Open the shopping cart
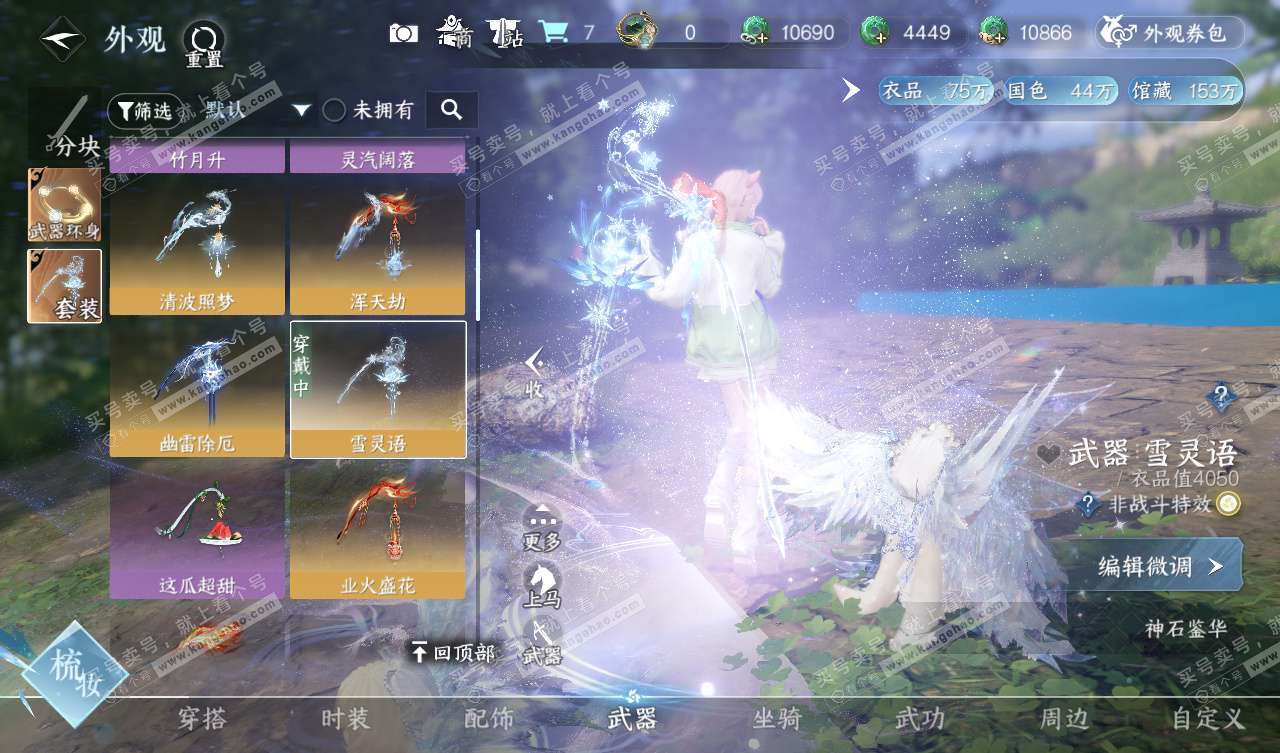The height and width of the screenshot is (753, 1280). [552, 33]
